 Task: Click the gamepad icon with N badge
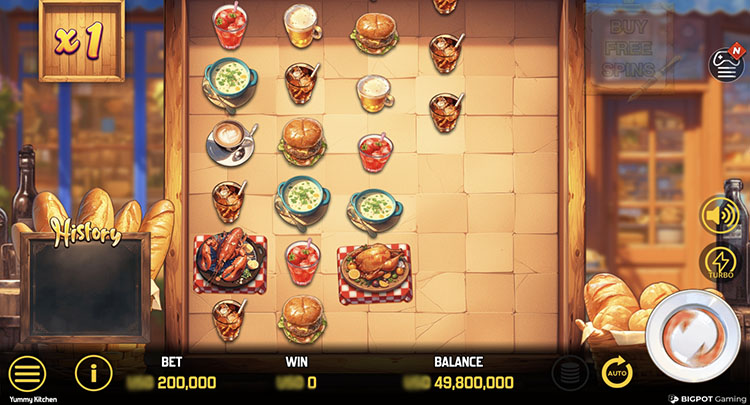tap(725, 64)
